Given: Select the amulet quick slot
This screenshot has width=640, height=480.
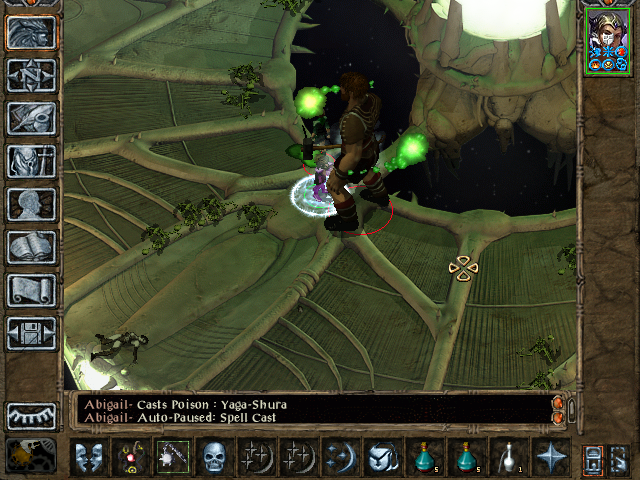Looking at the screenshot, I should (x=130, y=457).
